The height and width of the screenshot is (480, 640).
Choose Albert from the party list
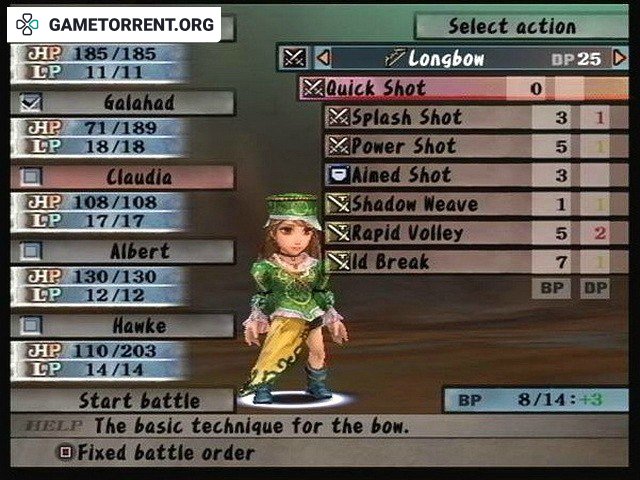[x=138, y=251]
